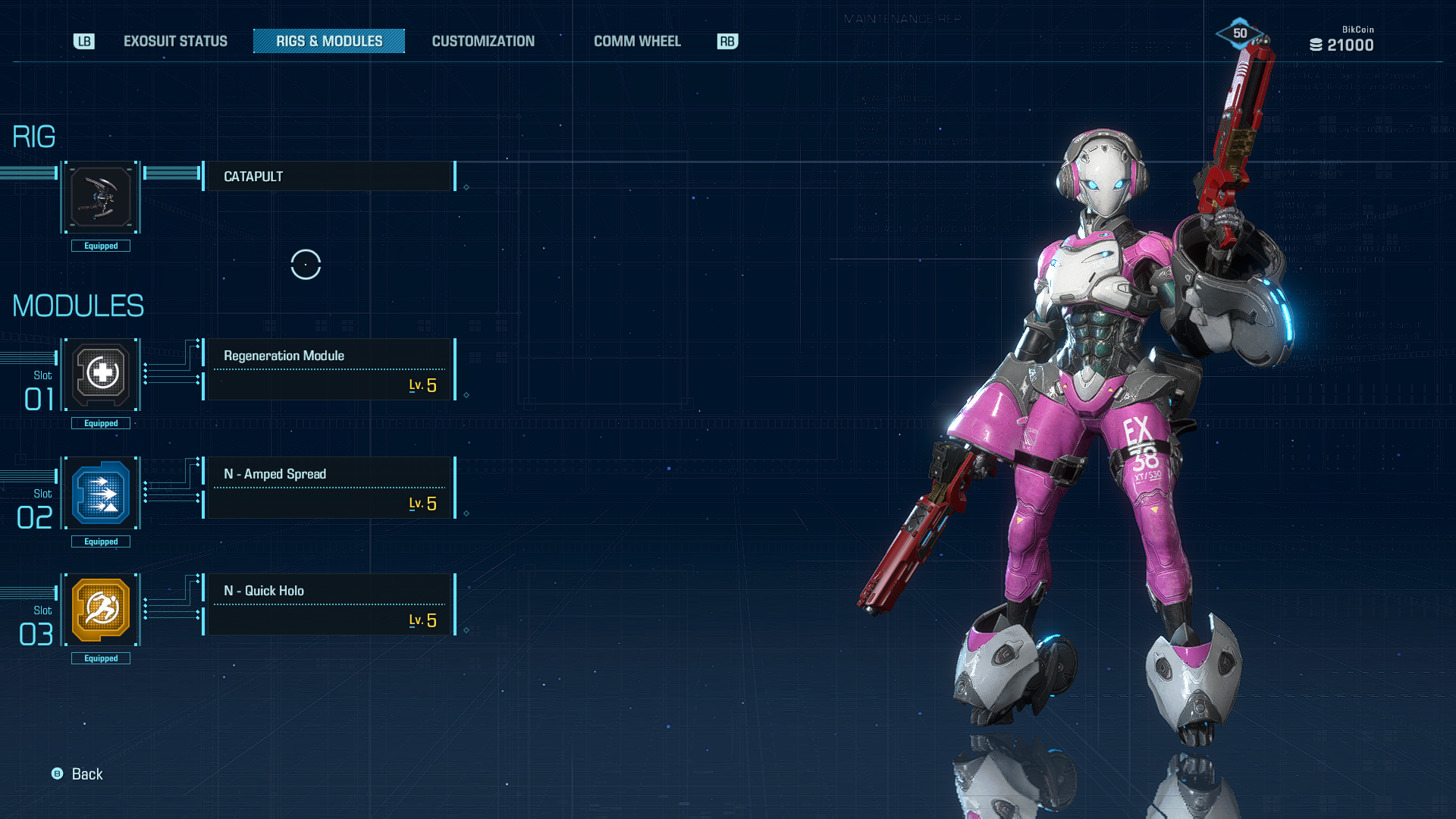Open the N - Quick Holo entry

[x=329, y=604]
